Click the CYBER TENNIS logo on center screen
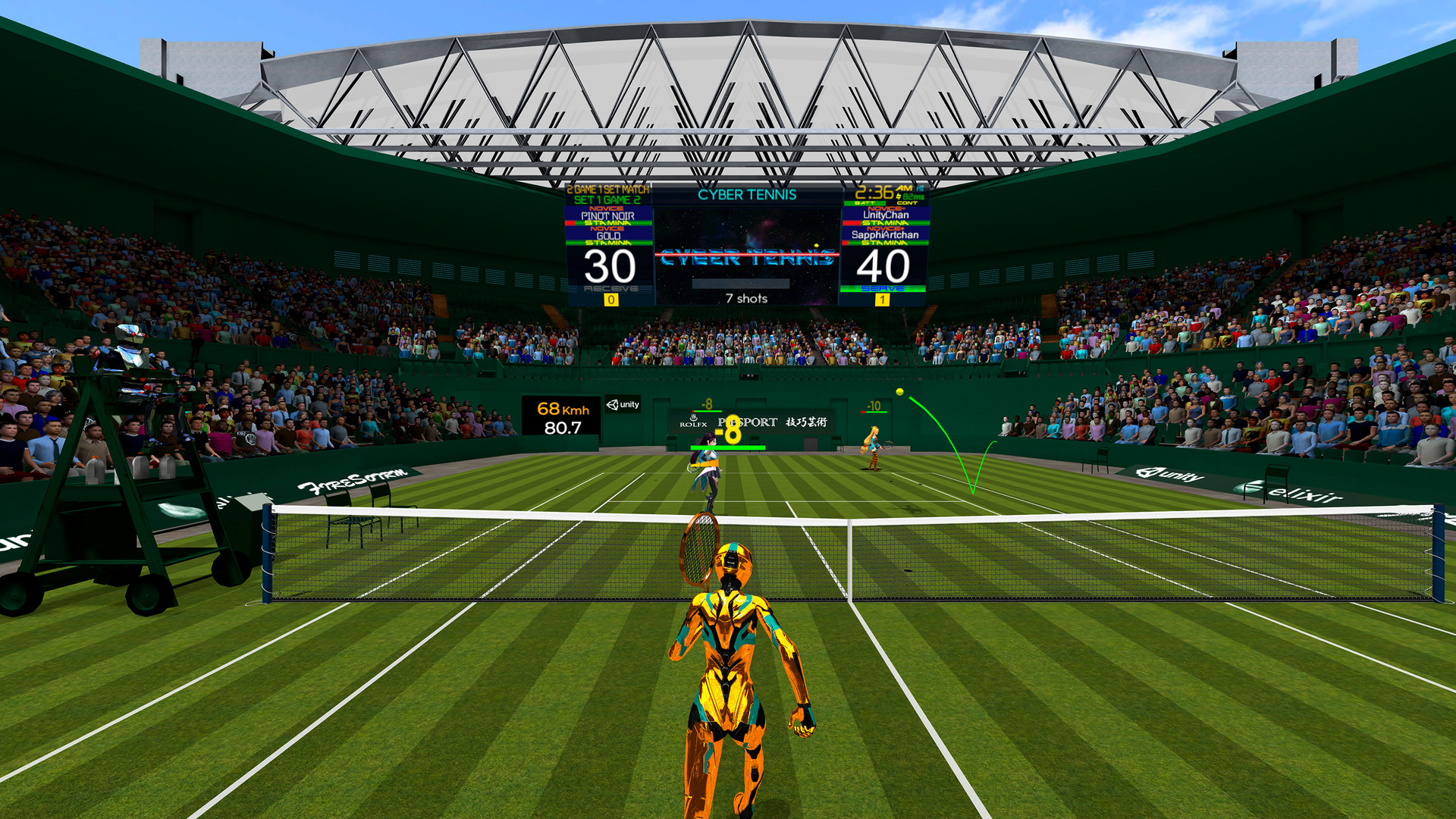The image size is (1456, 819). coord(747,258)
